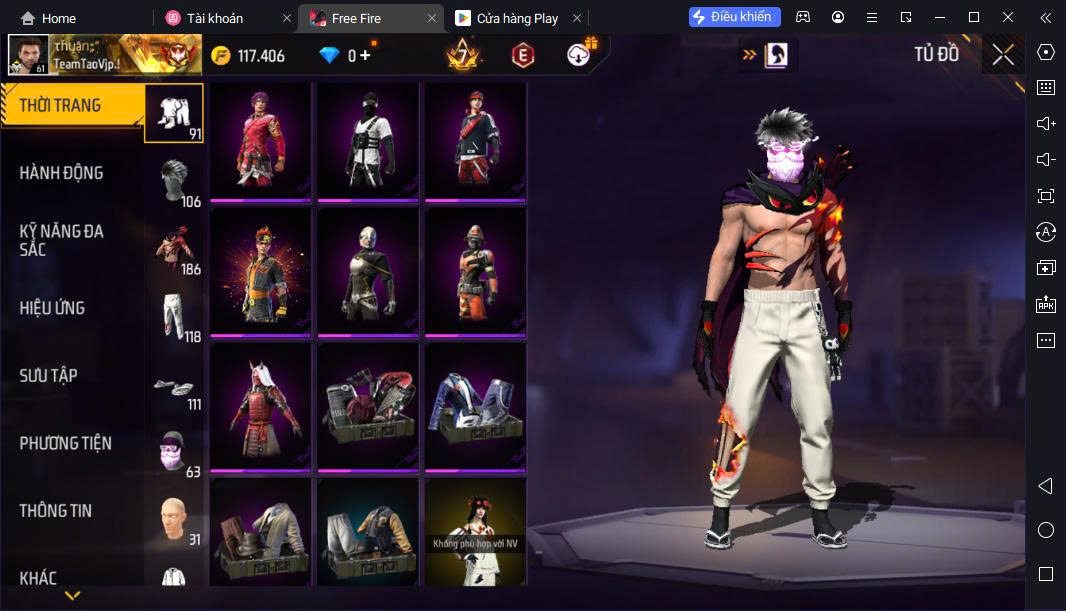Viewport: 1066px width, 611px height.
Task: Open the Điều khiển controls button
Action: pyautogui.click(x=734, y=17)
